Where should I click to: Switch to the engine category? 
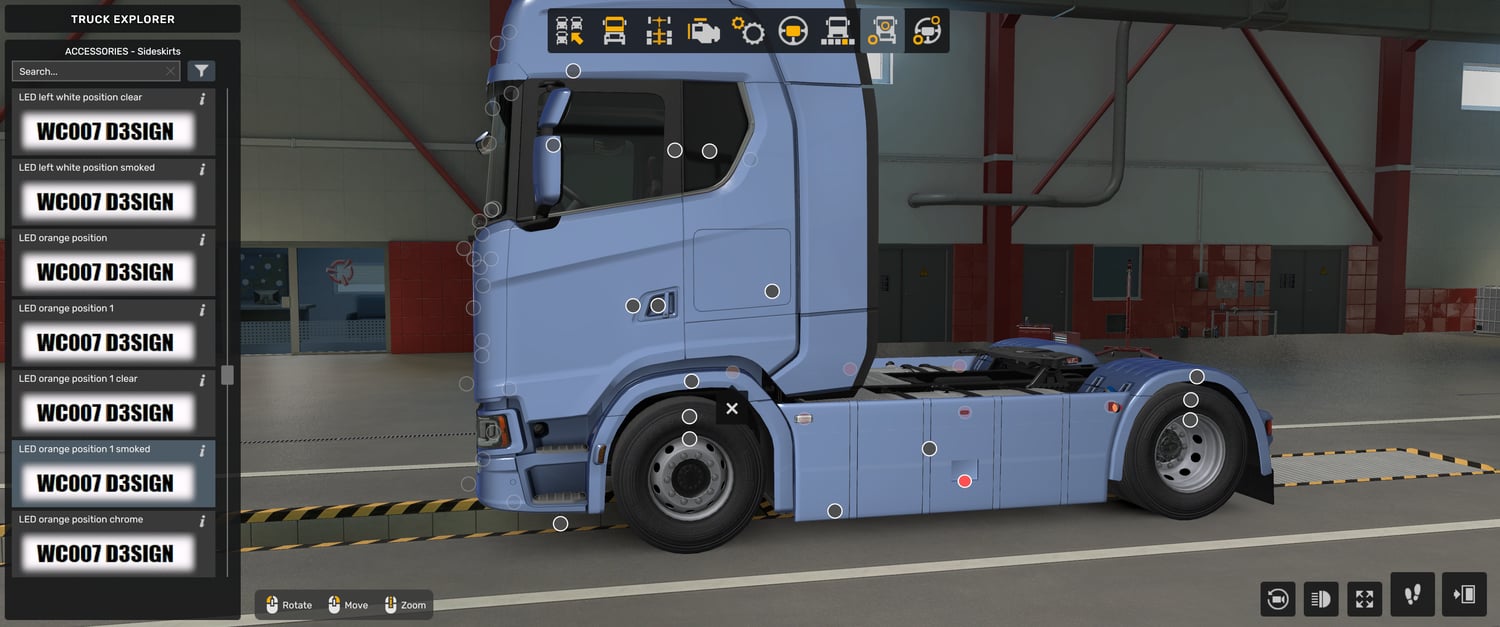pos(704,31)
